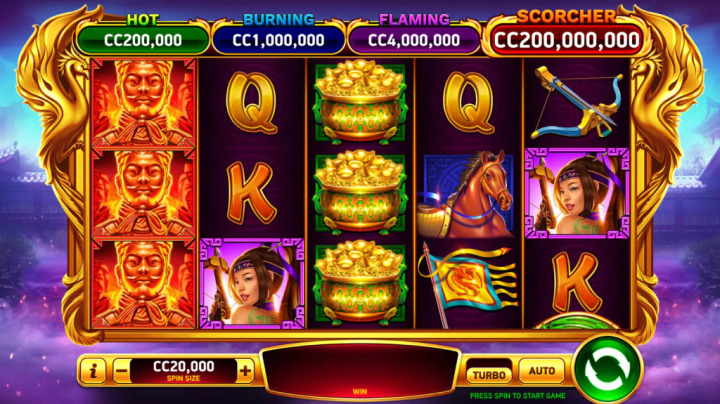Viewport: 720px width, 404px height.
Task: Enable Turbo spin mode
Action: tap(489, 373)
